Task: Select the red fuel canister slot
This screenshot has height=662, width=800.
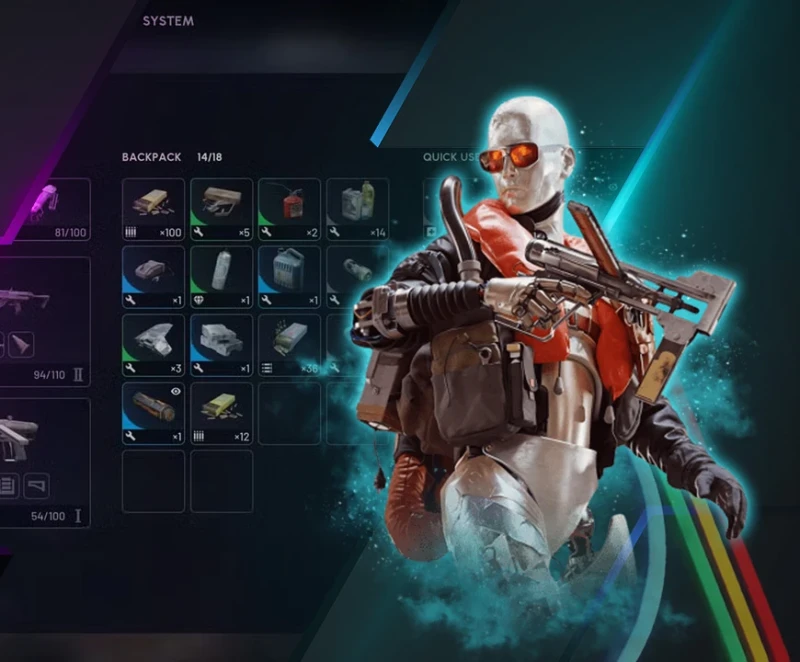Action: pyautogui.click(x=289, y=210)
